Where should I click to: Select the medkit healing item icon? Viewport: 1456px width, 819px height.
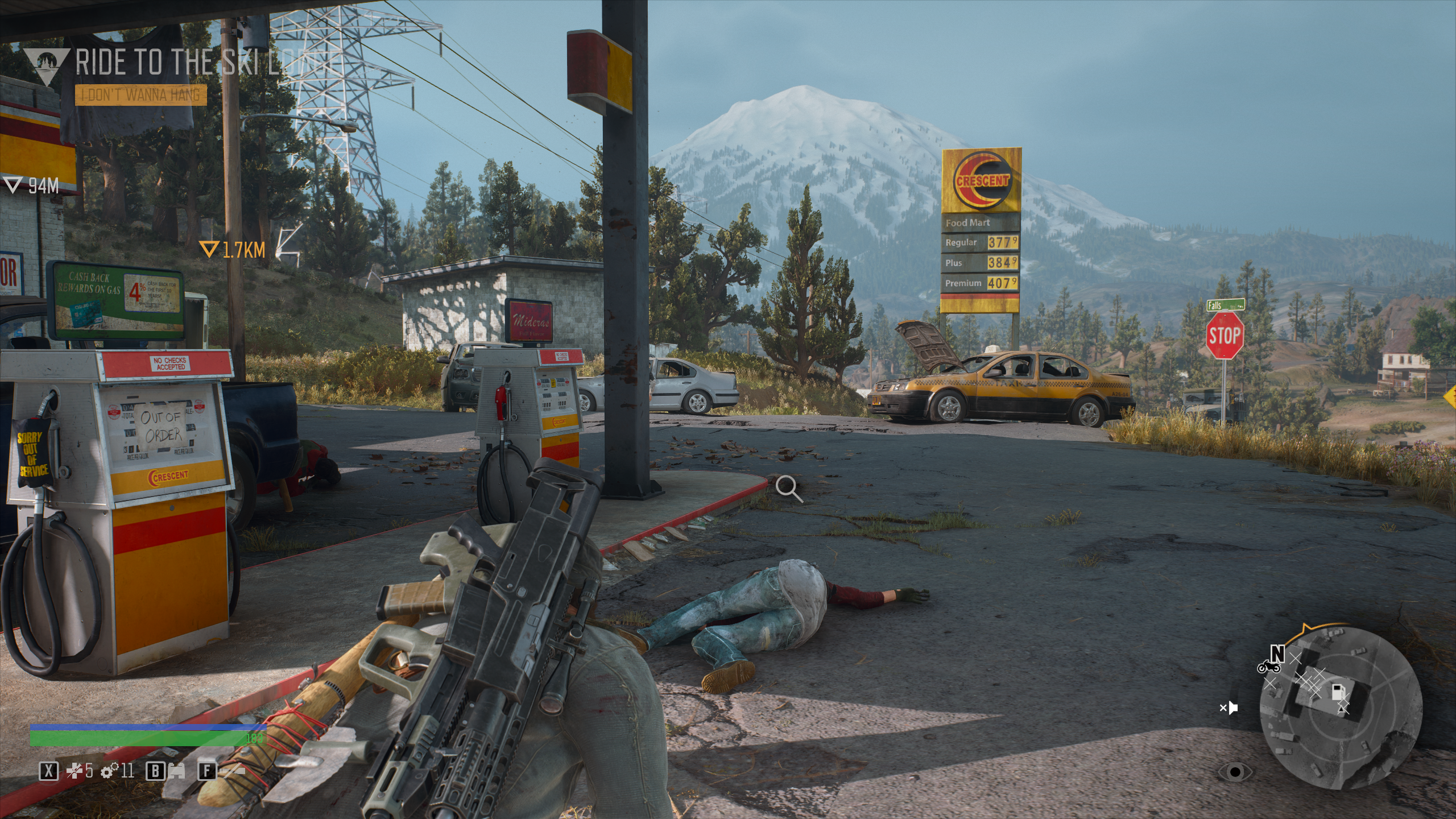pos(74,771)
